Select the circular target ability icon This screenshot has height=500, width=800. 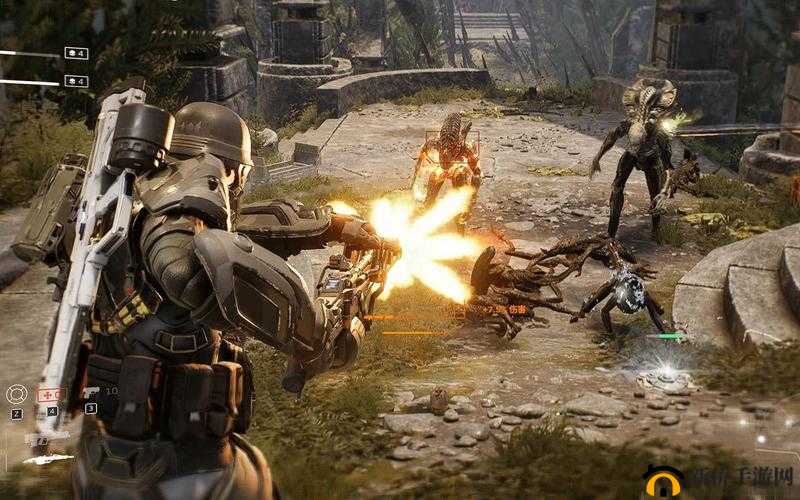[16, 394]
